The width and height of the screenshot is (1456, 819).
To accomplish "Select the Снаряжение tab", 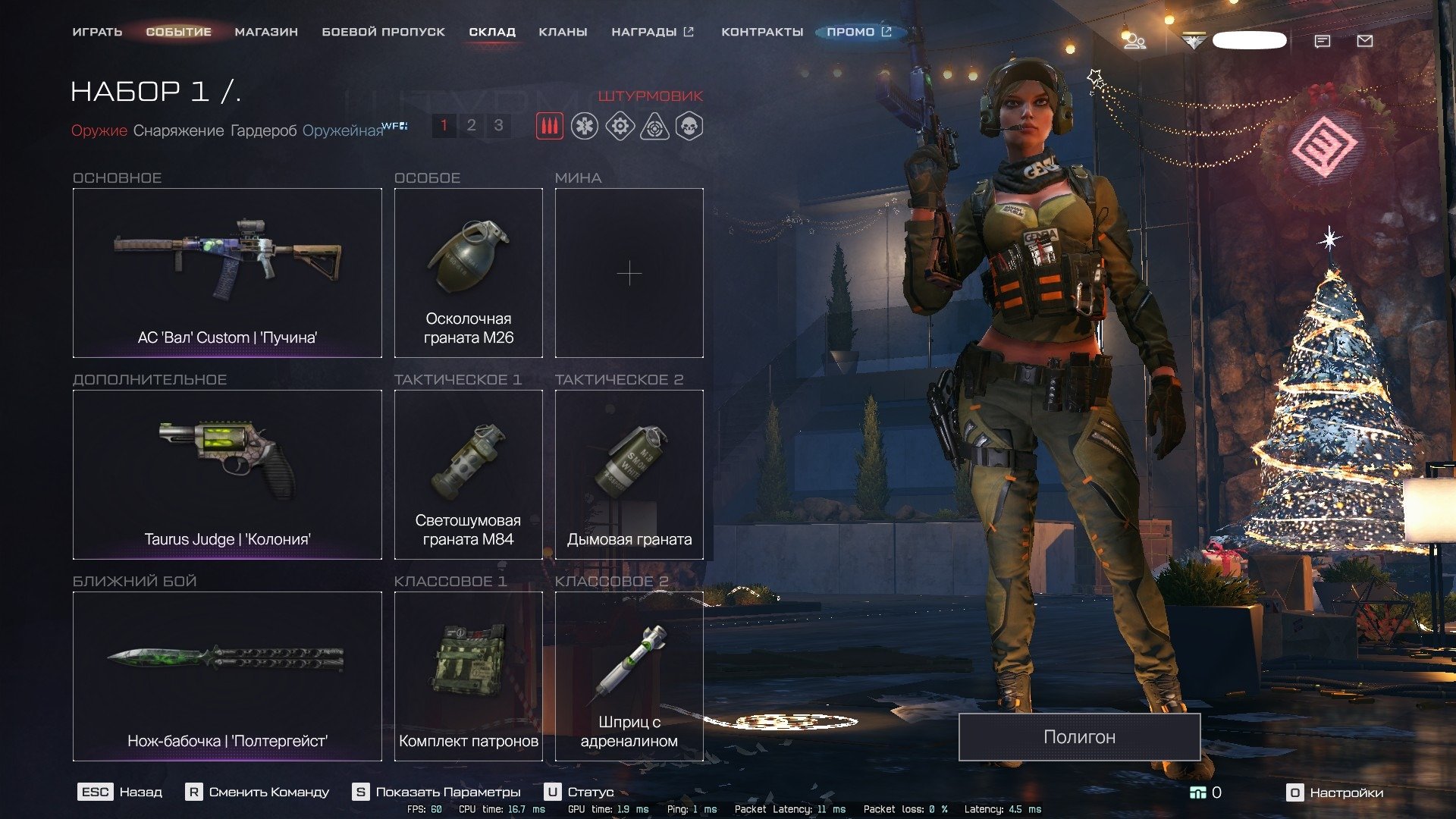I will point(178,130).
